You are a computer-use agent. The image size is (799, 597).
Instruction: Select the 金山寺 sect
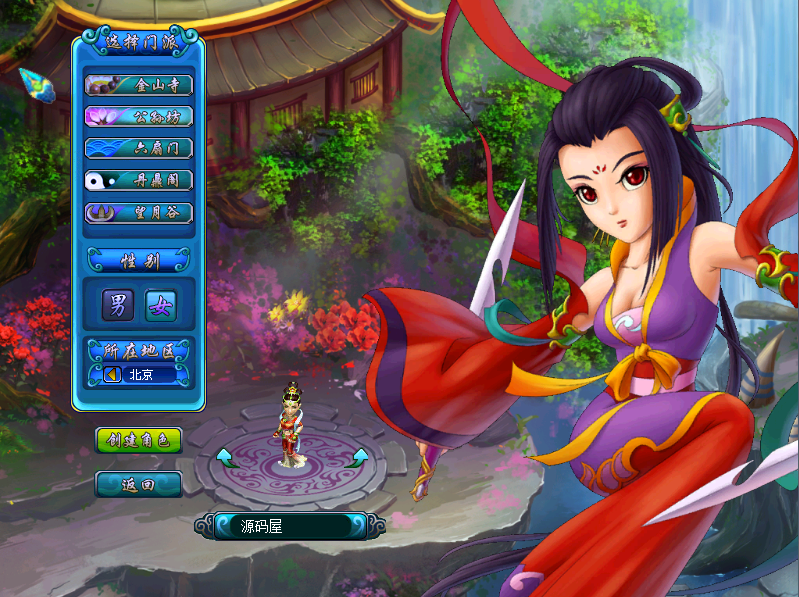coord(139,85)
